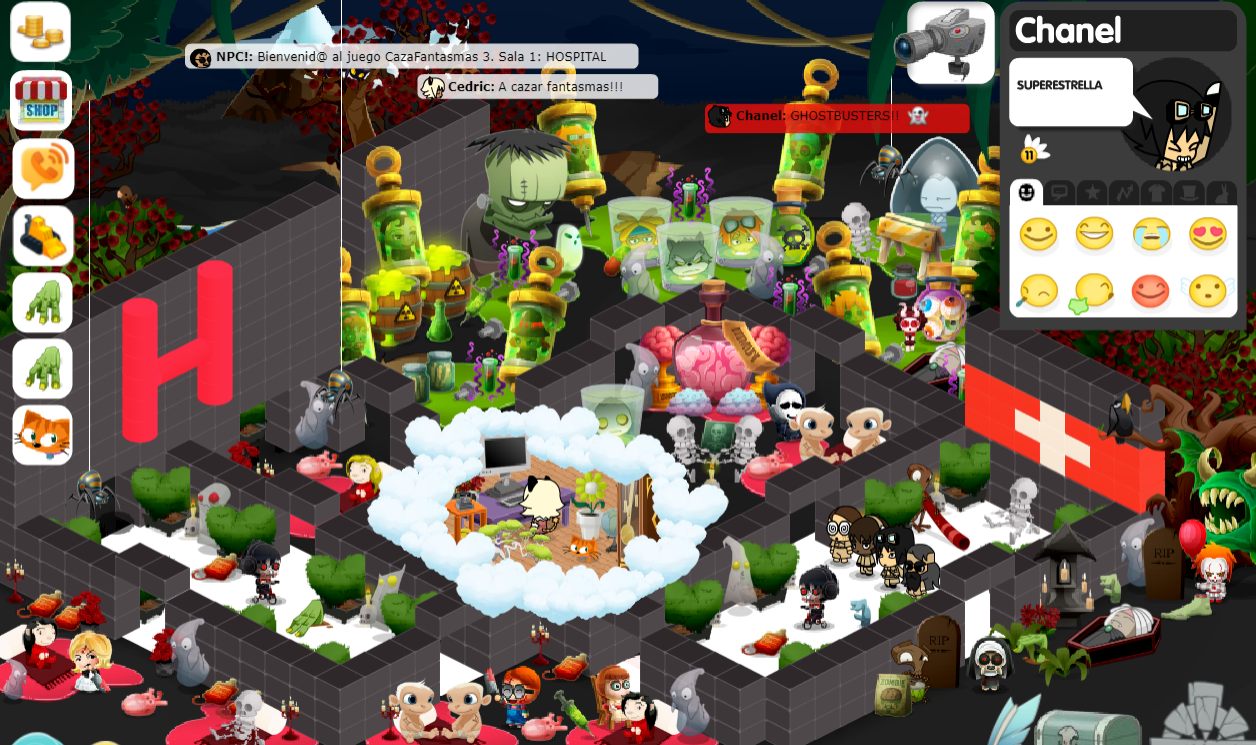The image size is (1256, 745).
Task: Switch to the t-shirt clothing tab
Action: coord(1156,192)
